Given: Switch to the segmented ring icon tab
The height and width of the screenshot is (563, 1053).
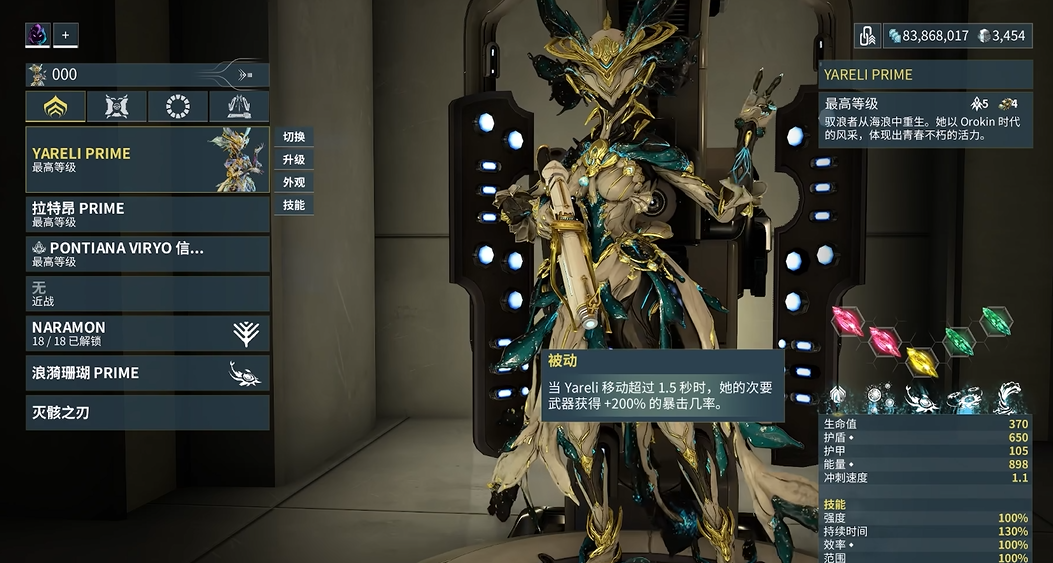Looking at the screenshot, I should tap(178, 107).
